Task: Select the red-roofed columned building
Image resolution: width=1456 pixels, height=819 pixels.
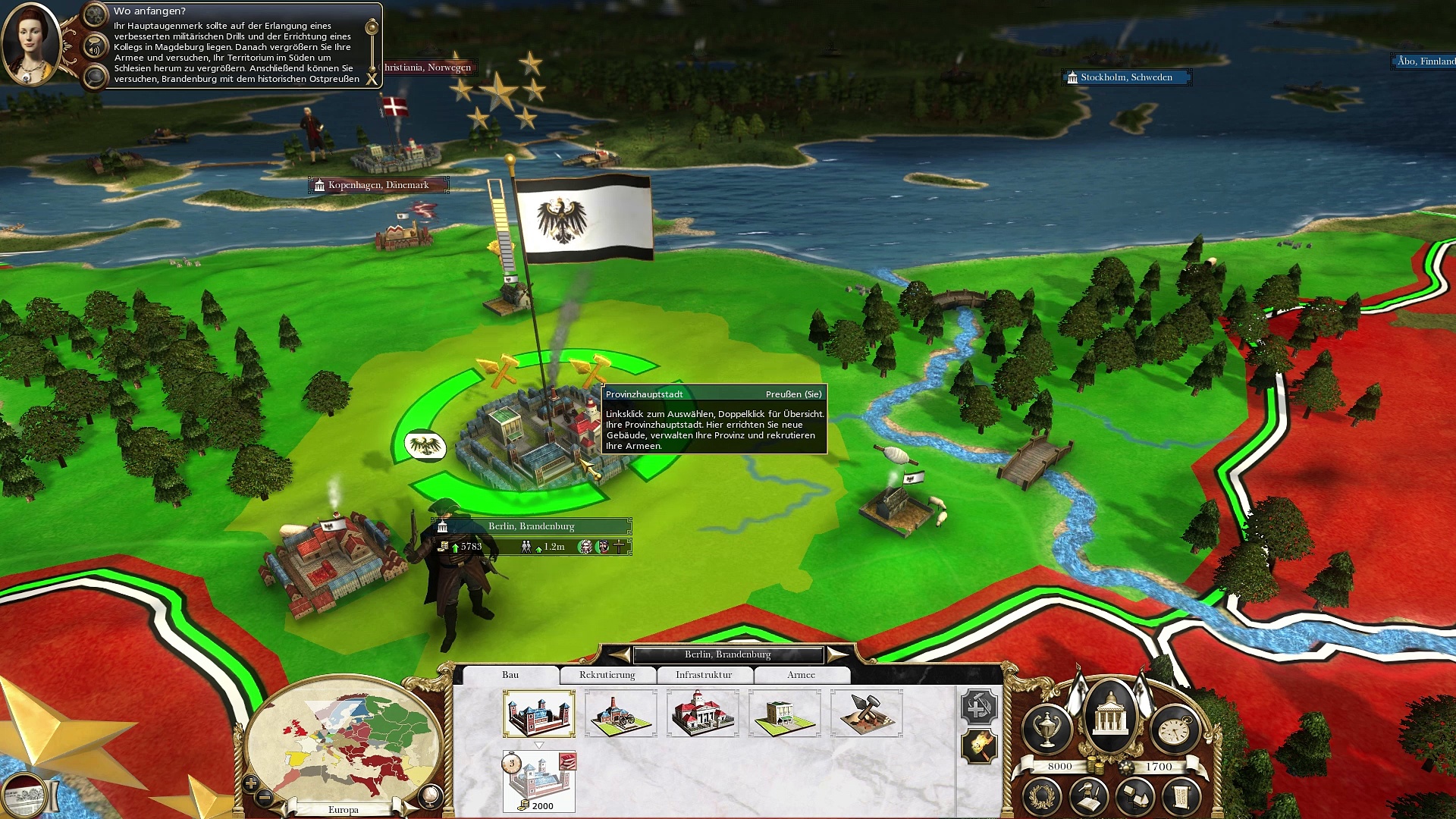Action: (702, 714)
